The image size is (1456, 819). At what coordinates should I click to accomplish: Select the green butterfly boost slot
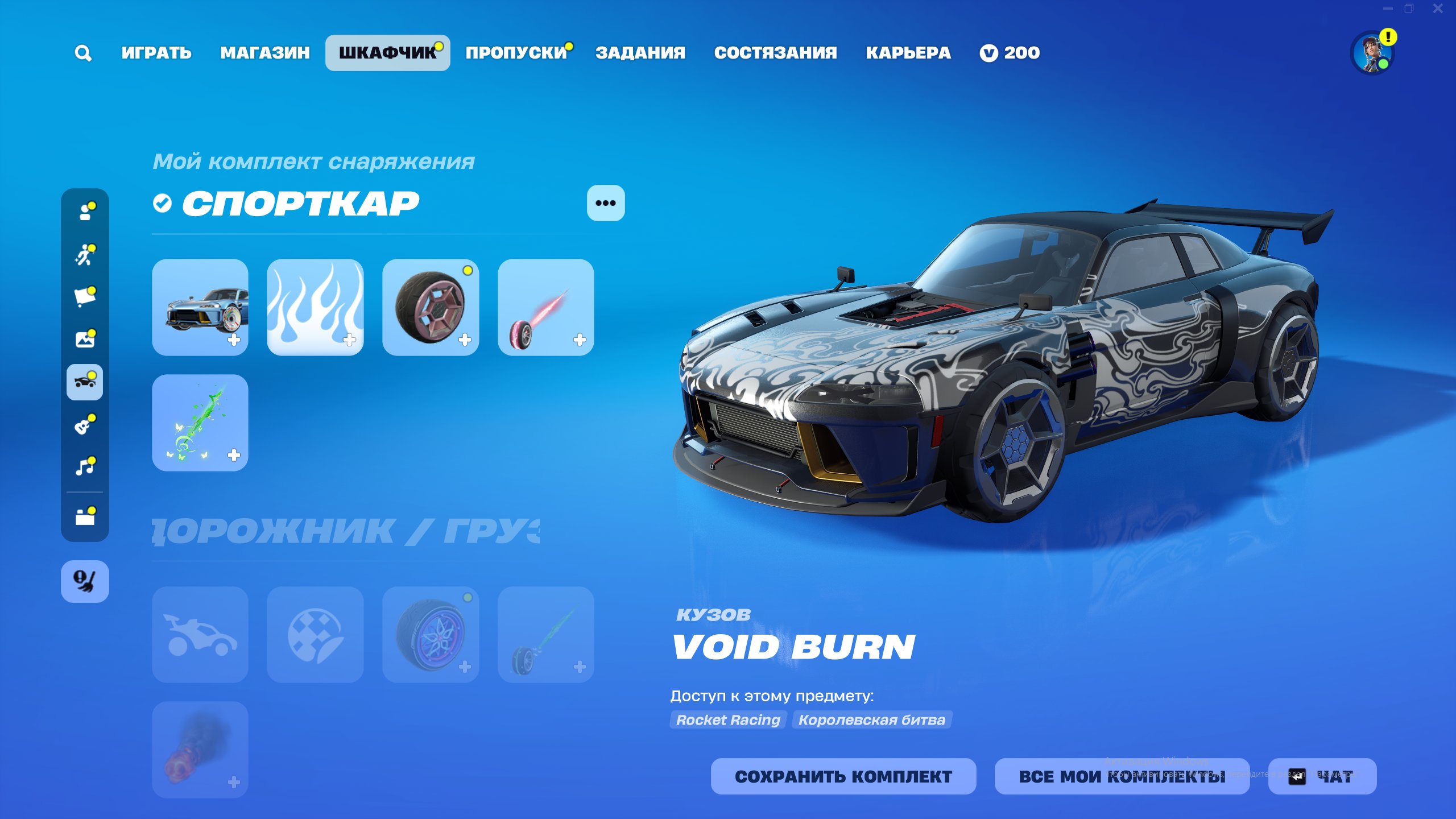pyautogui.click(x=200, y=423)
